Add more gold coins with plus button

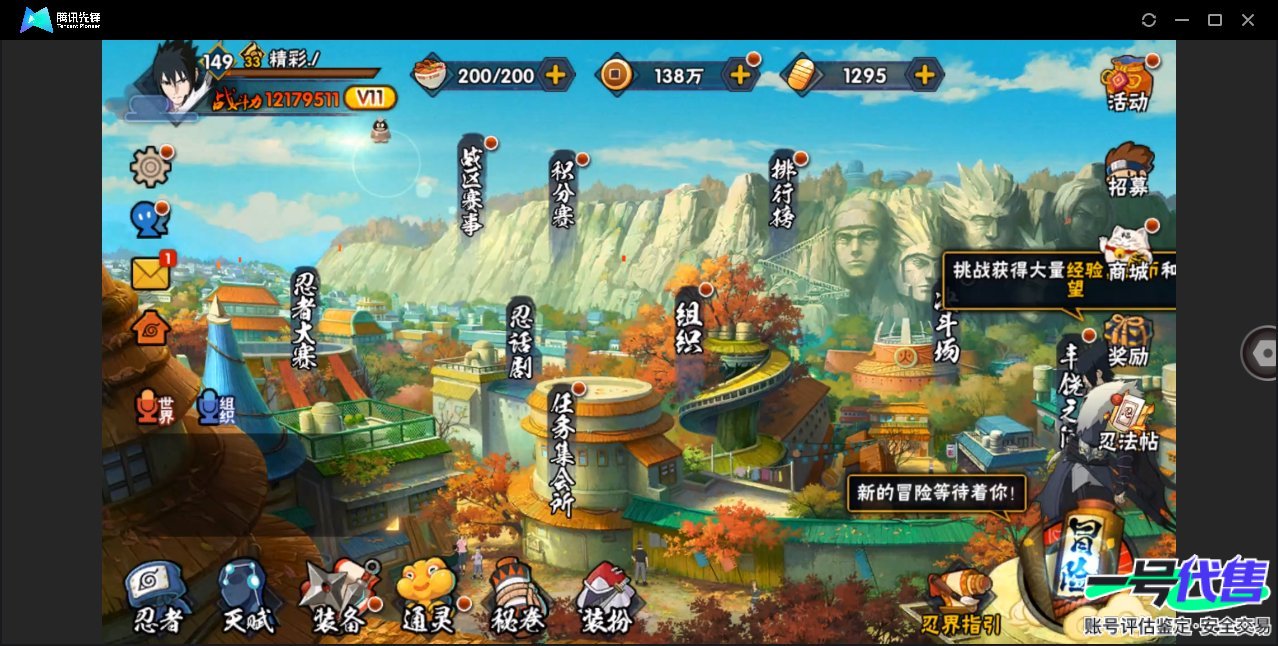740,74
